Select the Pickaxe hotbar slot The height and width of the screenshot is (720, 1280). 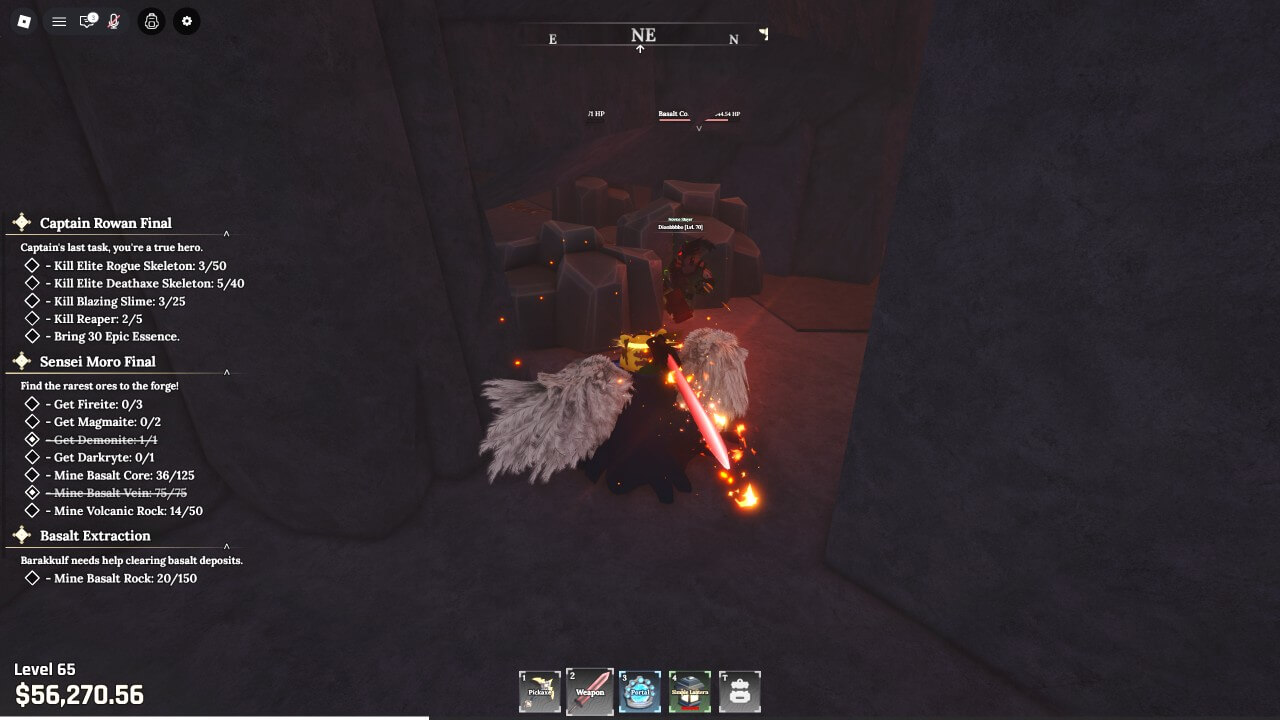tap(540, 691)
